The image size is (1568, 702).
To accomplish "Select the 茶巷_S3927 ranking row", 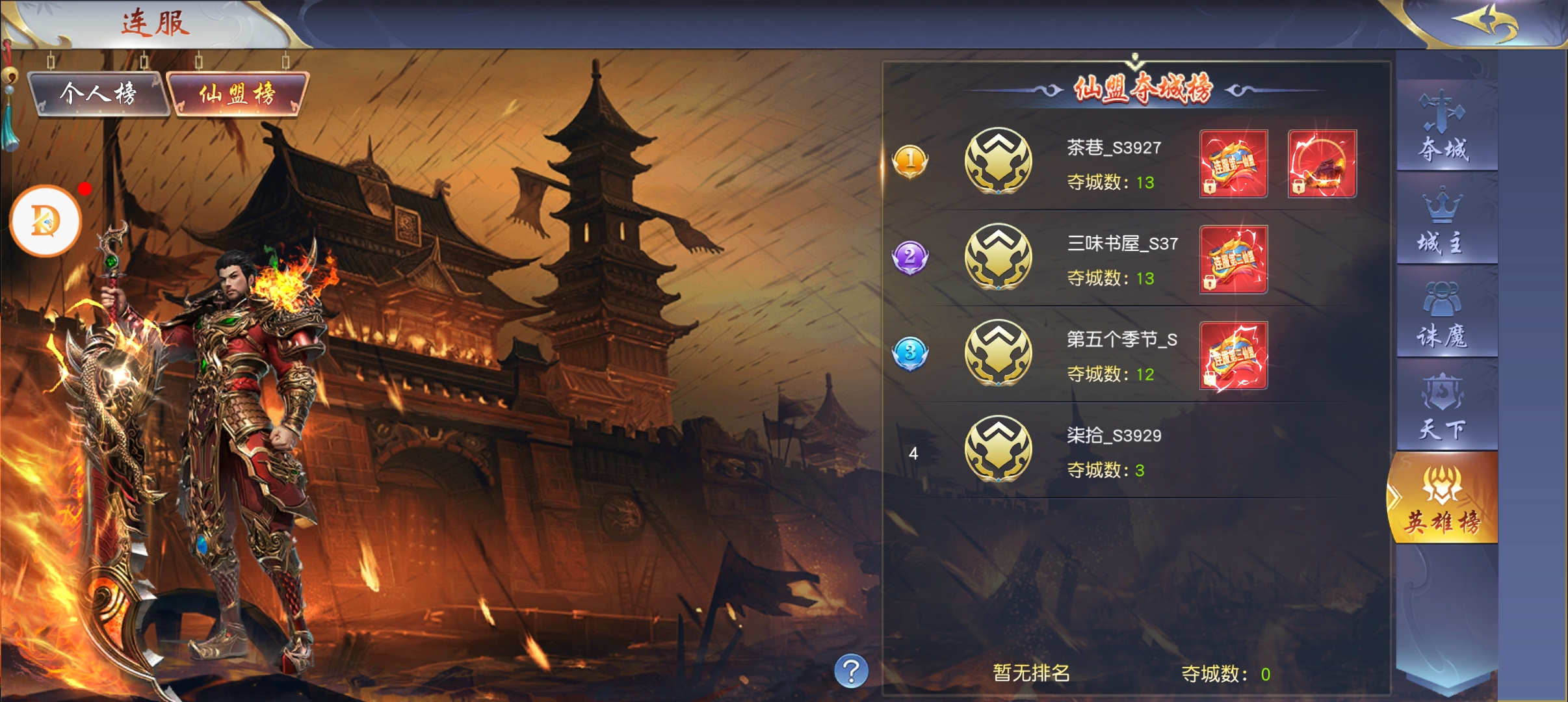I will tap(1112, 162).
